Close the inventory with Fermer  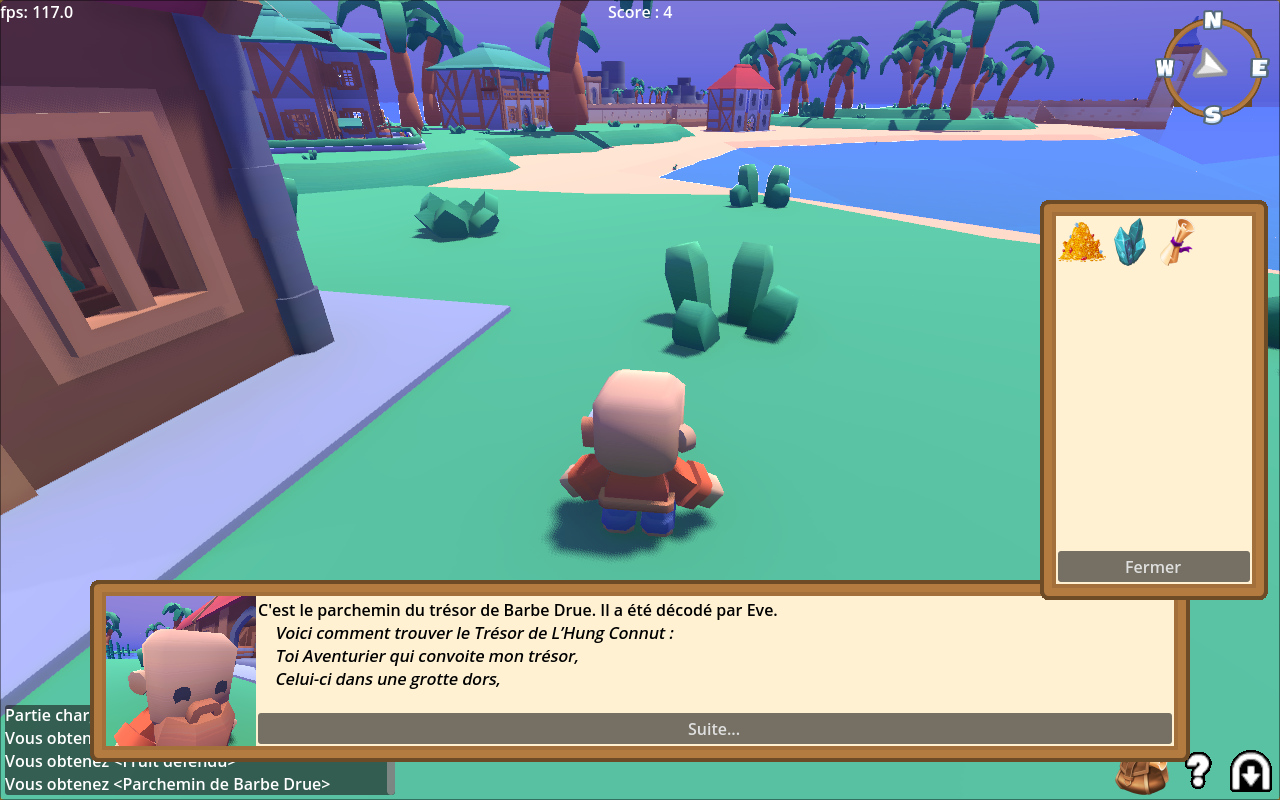coord(1153,567)
